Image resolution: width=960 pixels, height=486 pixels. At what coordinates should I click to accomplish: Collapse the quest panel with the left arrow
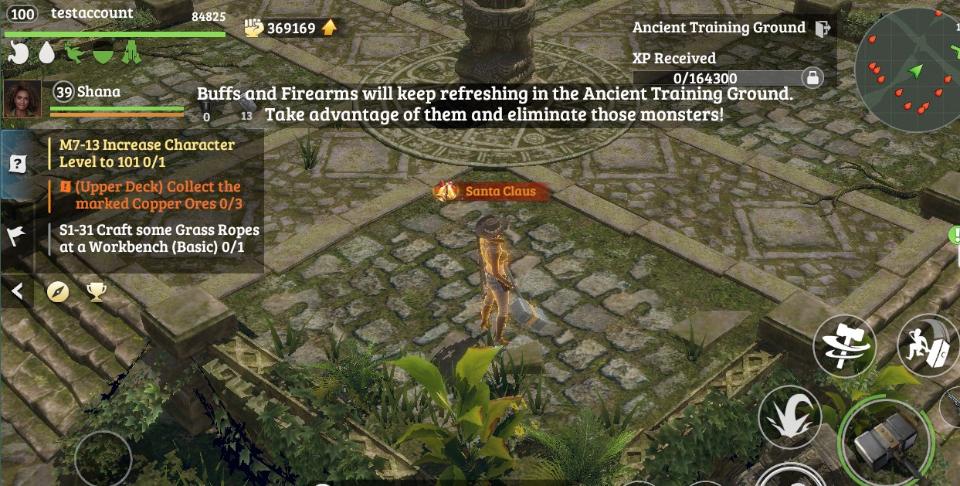(x=17, y=291)
